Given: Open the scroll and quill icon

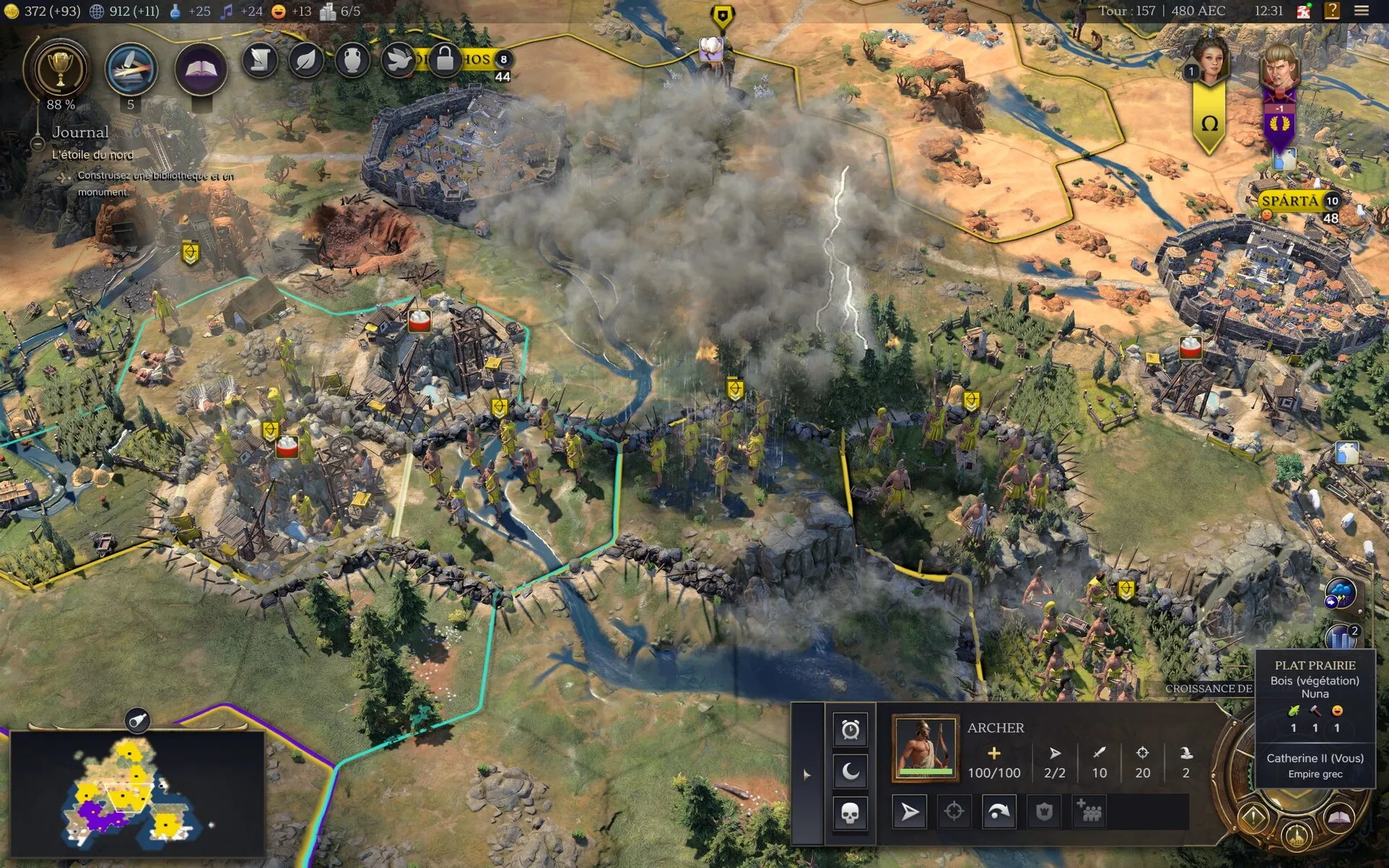Looking at the screenshot, I should tap(260, 61).
